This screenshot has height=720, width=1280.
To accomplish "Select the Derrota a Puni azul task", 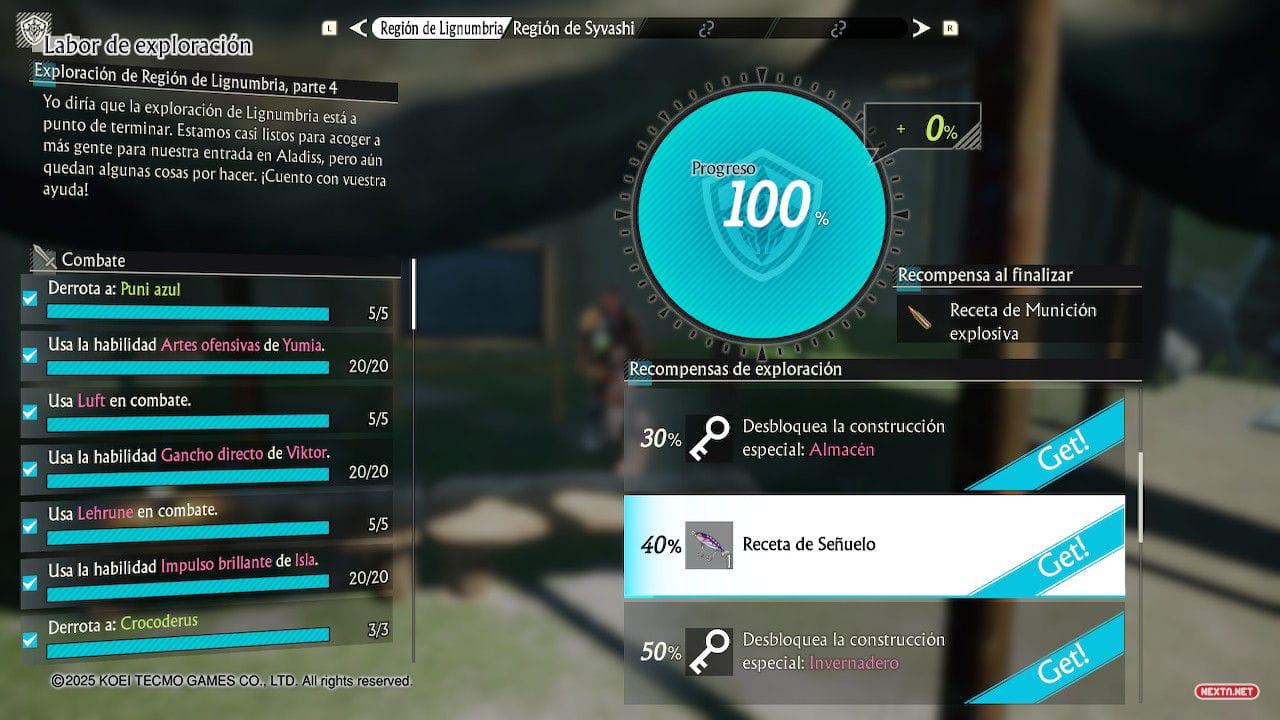I will [x=208, y=299].
